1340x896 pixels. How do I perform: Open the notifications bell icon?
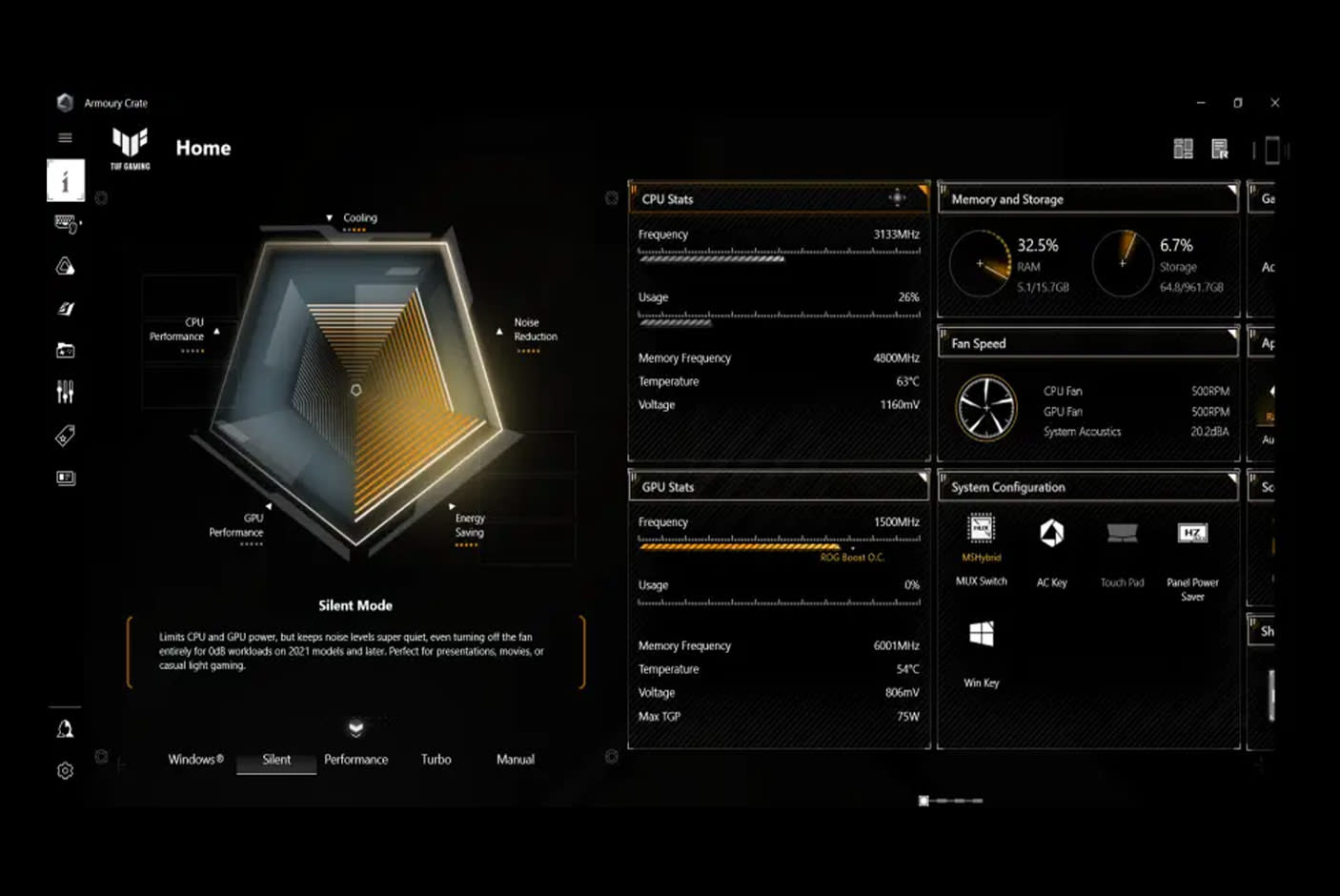click(x=65, y=729)
